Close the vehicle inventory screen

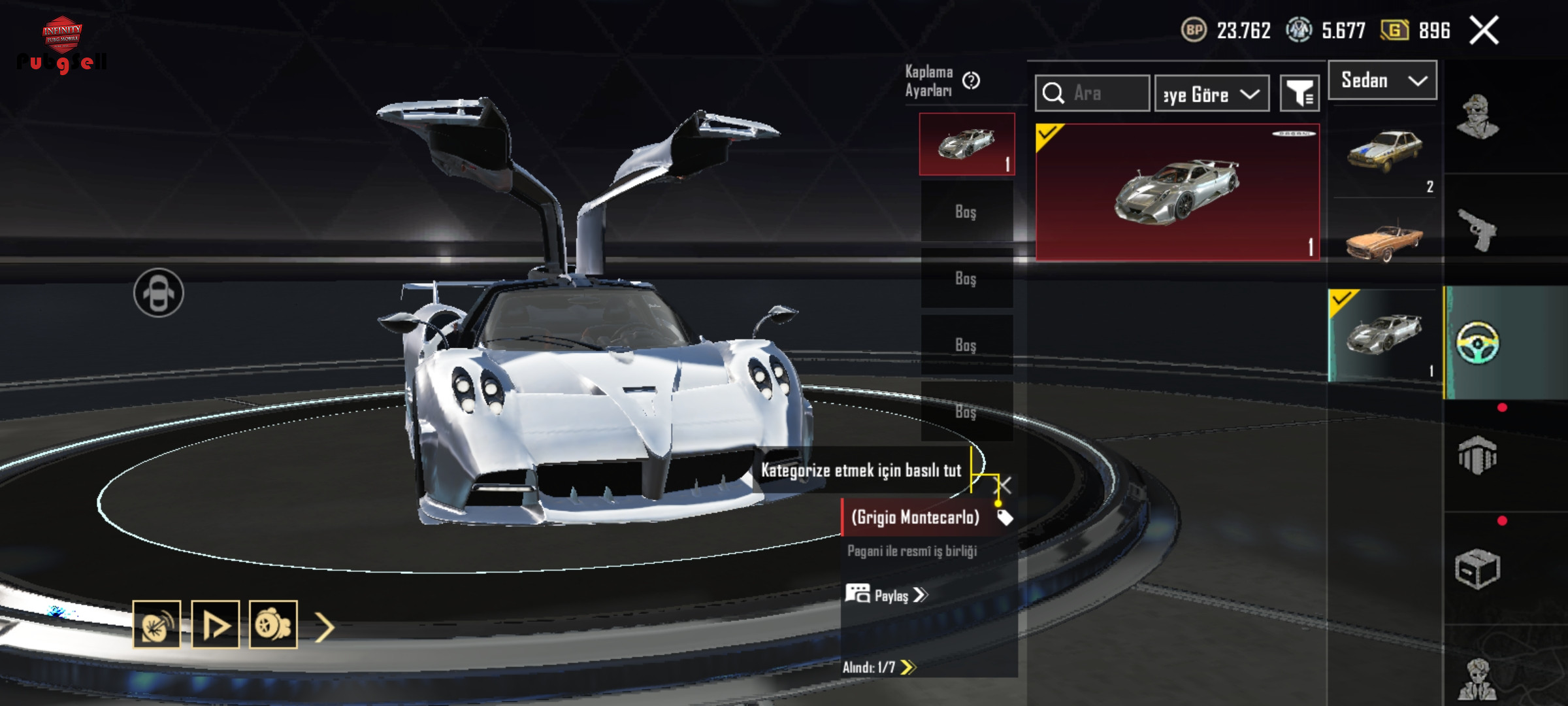(x=1484, y=31)
